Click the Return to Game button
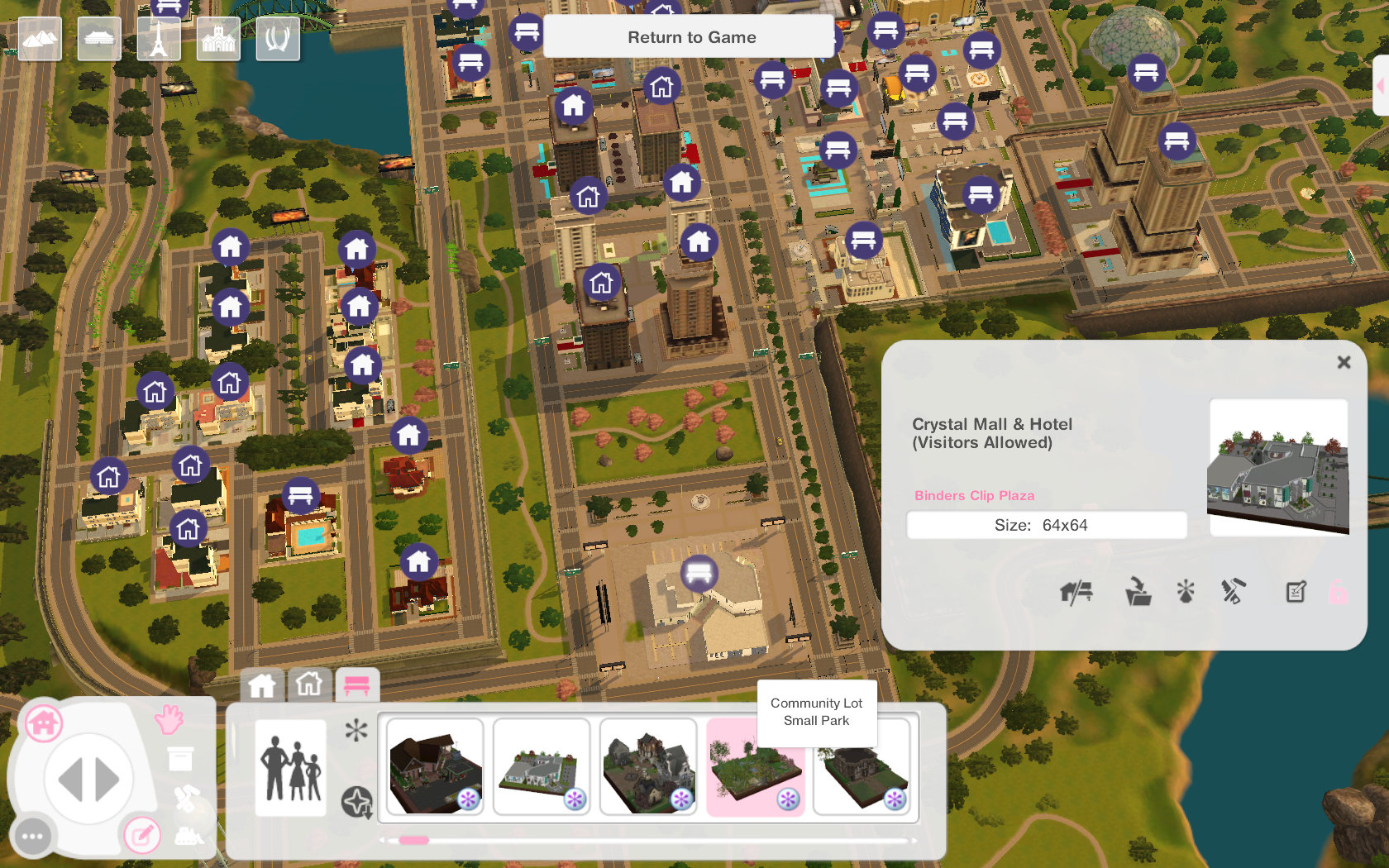 tap(691, 36)
